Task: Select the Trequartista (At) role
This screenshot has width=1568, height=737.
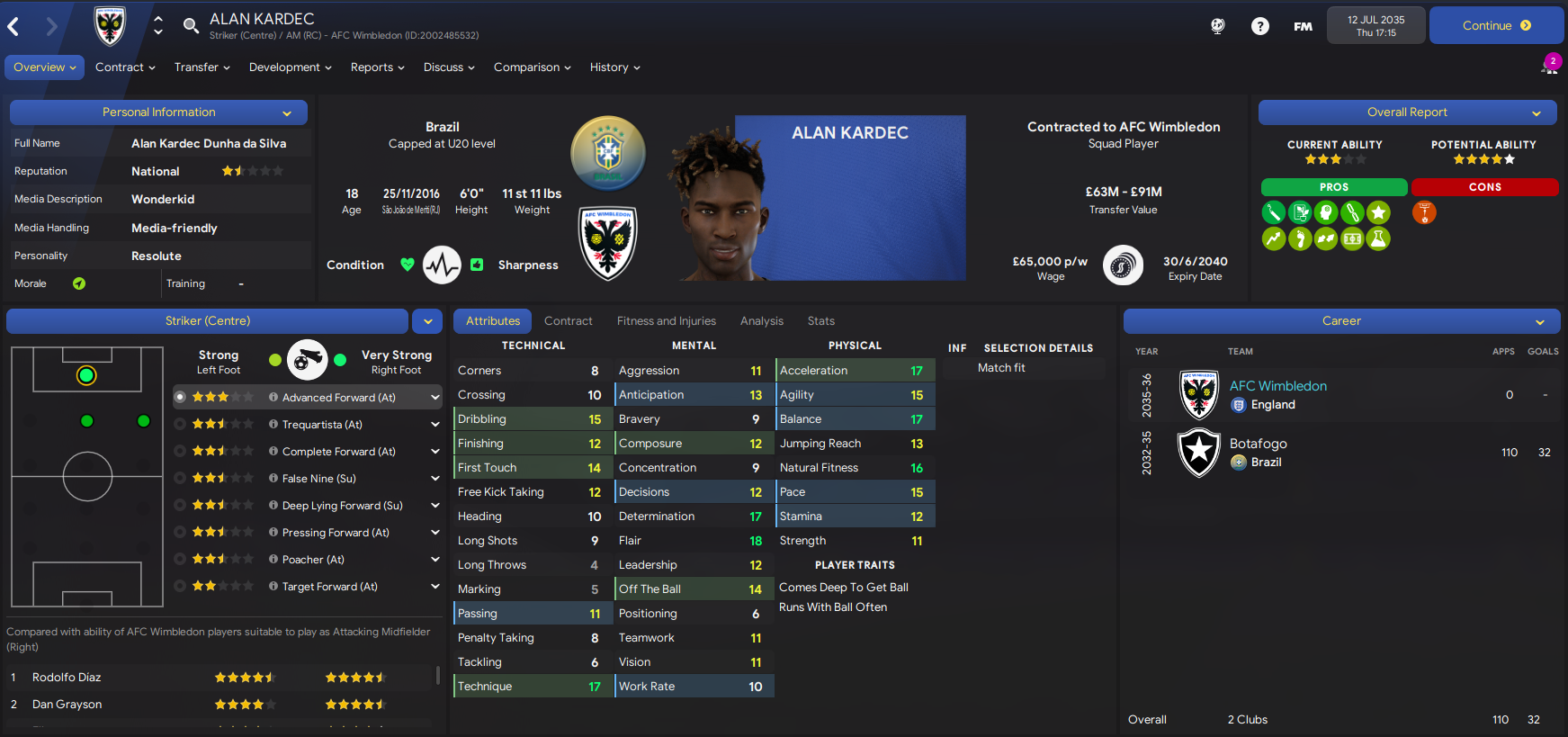Action: [322, 425]
